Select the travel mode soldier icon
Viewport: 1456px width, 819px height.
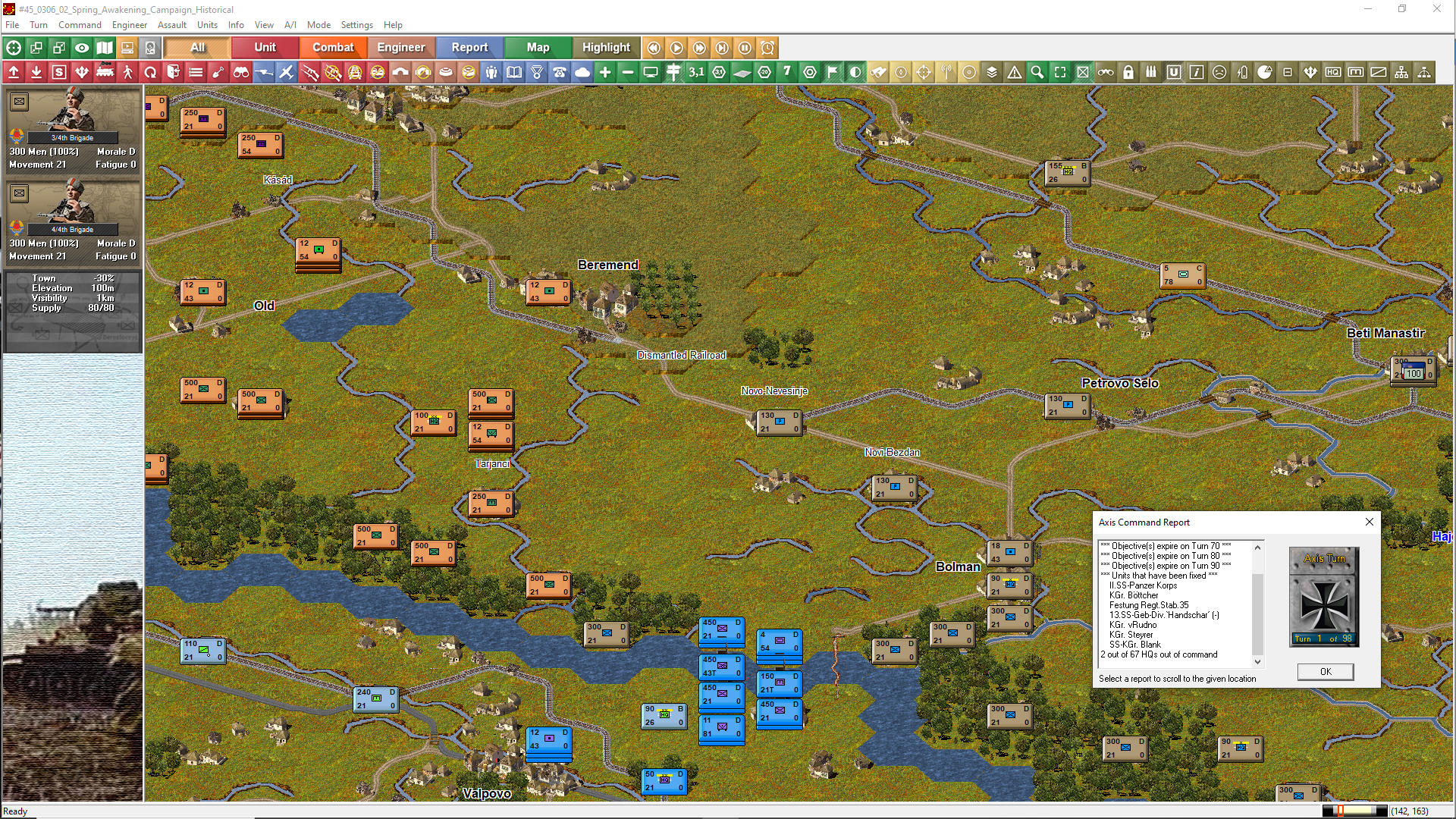128,72
